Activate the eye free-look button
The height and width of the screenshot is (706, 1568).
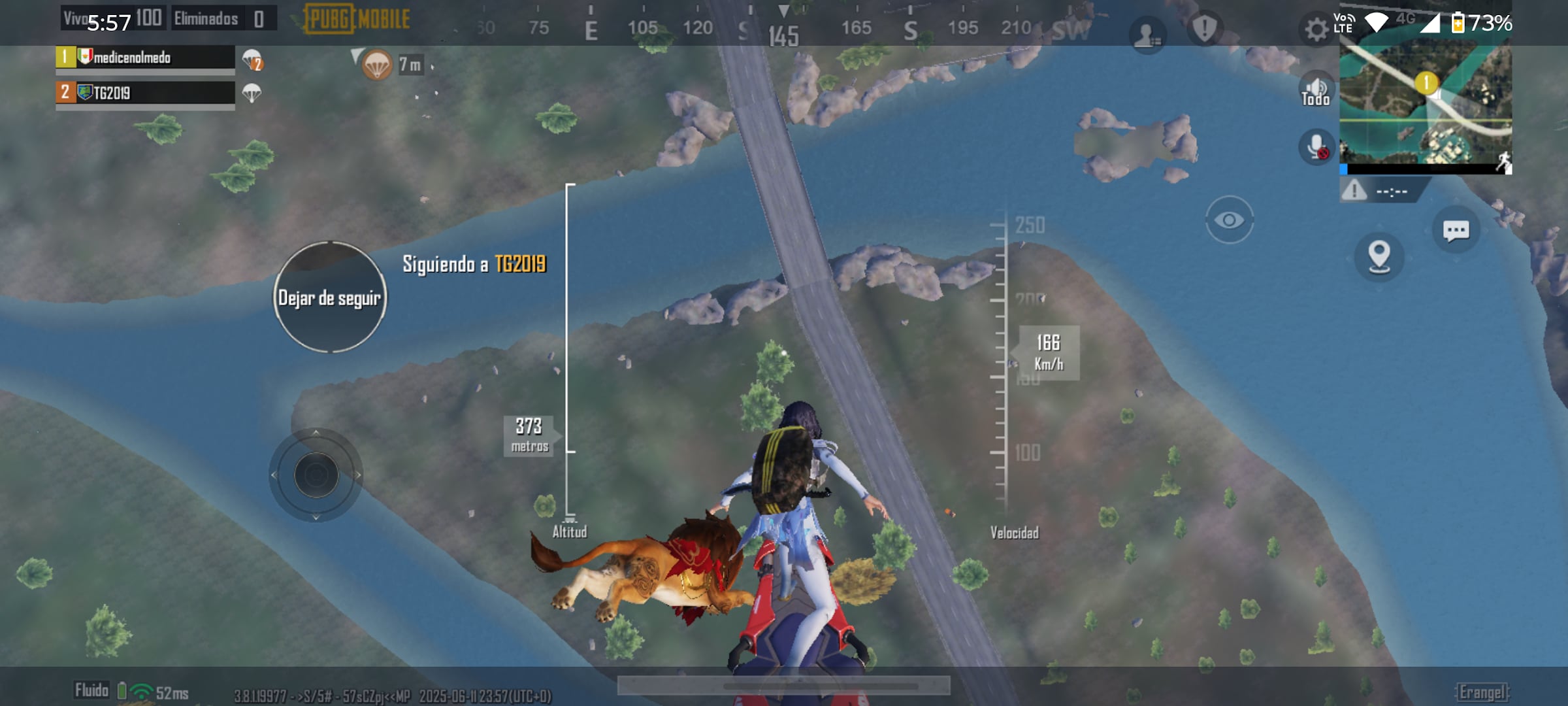click(x=1229, y=220)
